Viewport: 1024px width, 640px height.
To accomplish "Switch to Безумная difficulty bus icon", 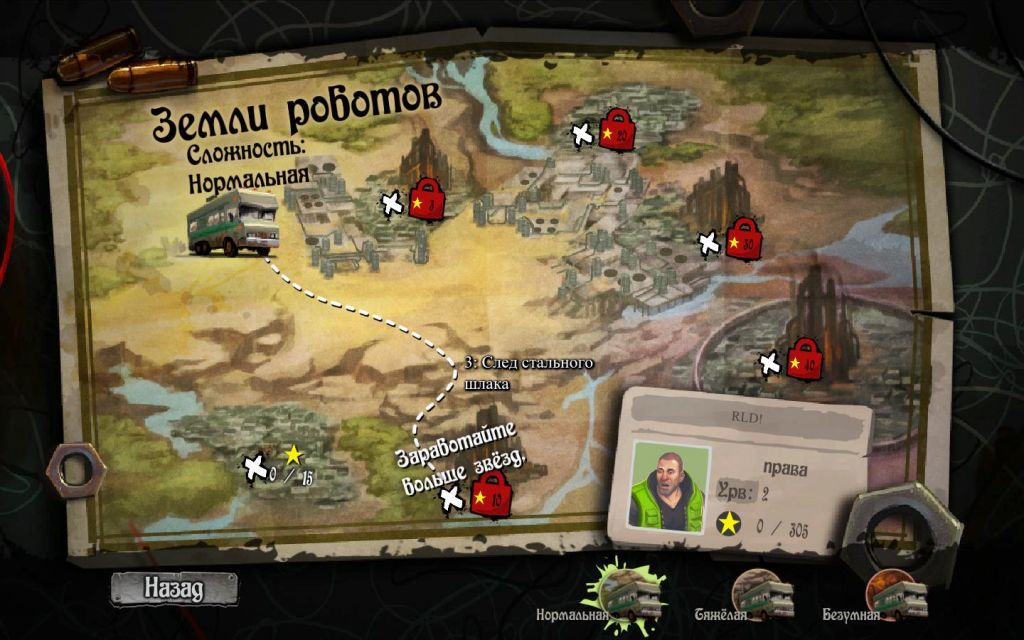I will [x=894, y=592].
